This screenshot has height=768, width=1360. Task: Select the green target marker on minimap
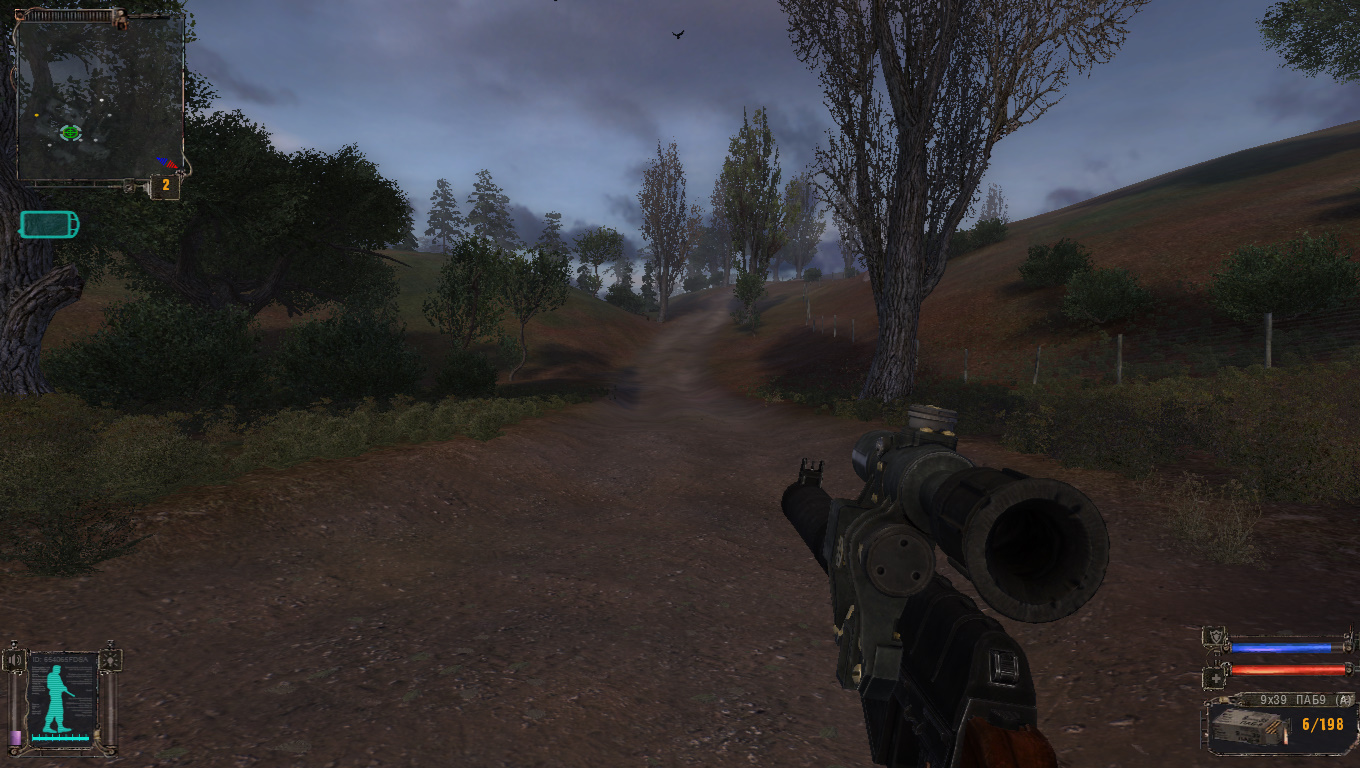click(x=70, y=132)
